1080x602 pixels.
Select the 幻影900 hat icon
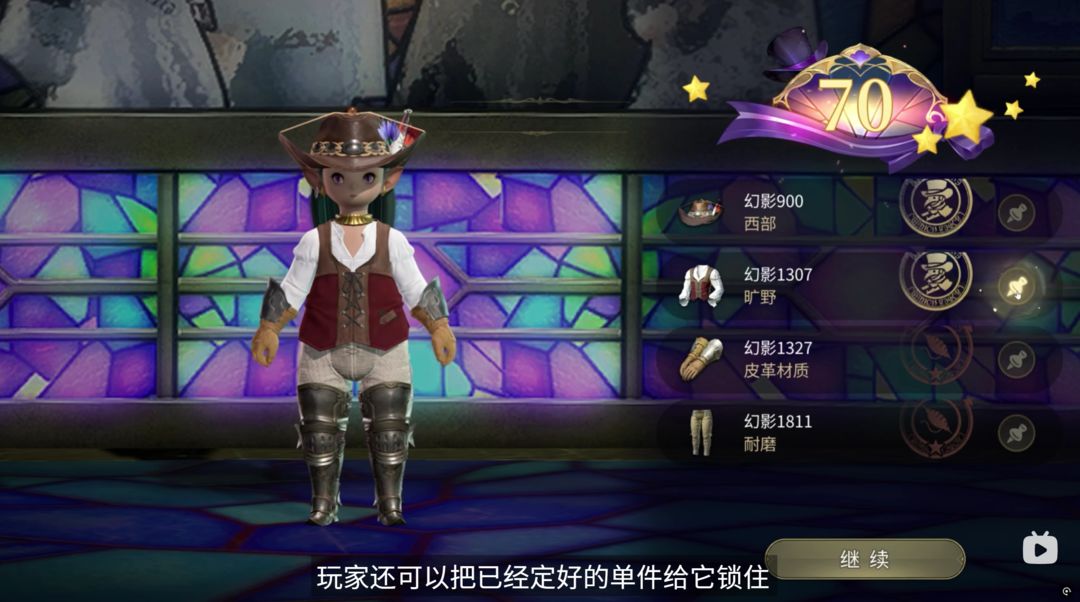(x=700, y=212)
